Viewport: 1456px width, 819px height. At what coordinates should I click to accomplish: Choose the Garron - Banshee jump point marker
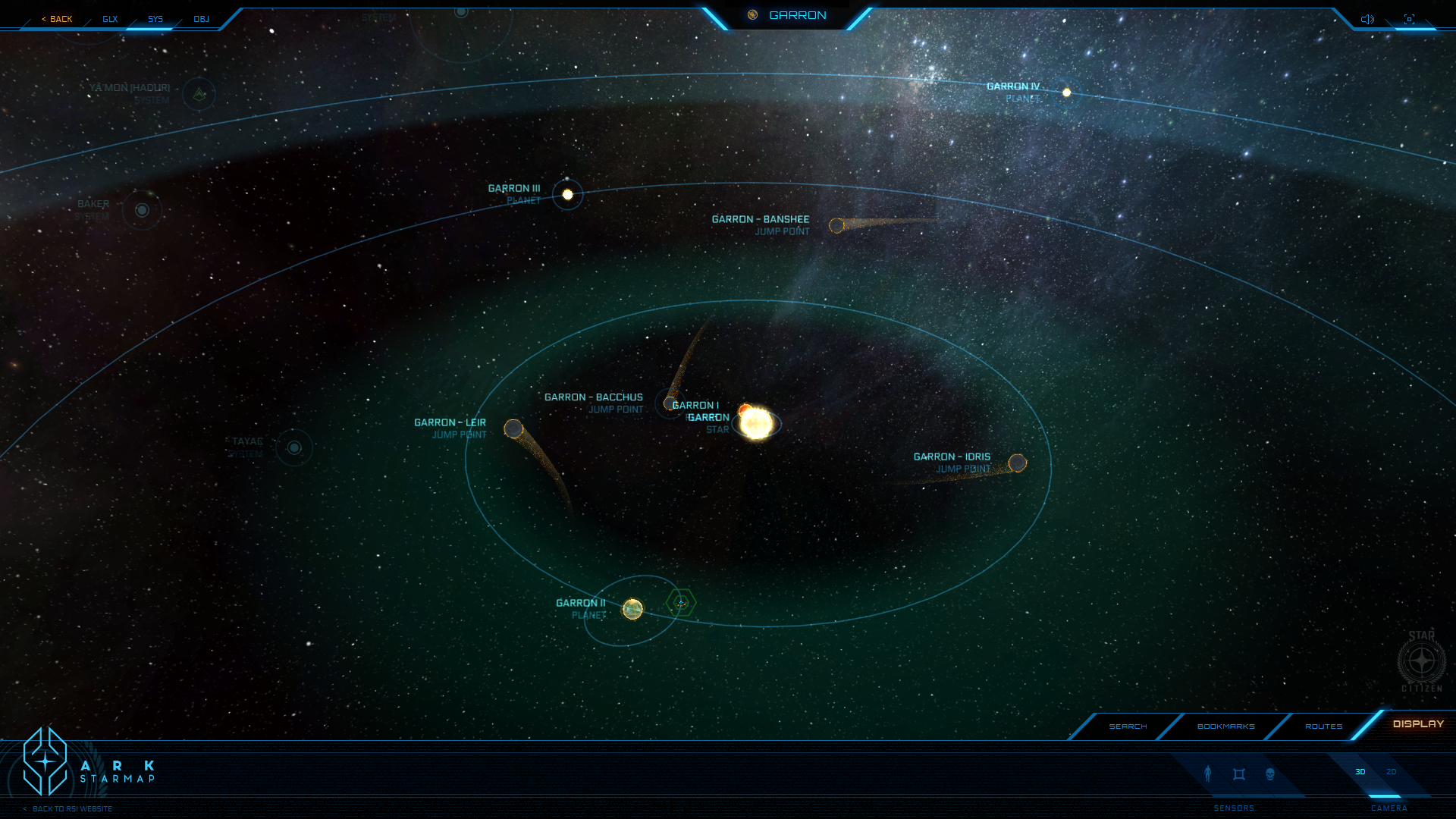(836, 226)
